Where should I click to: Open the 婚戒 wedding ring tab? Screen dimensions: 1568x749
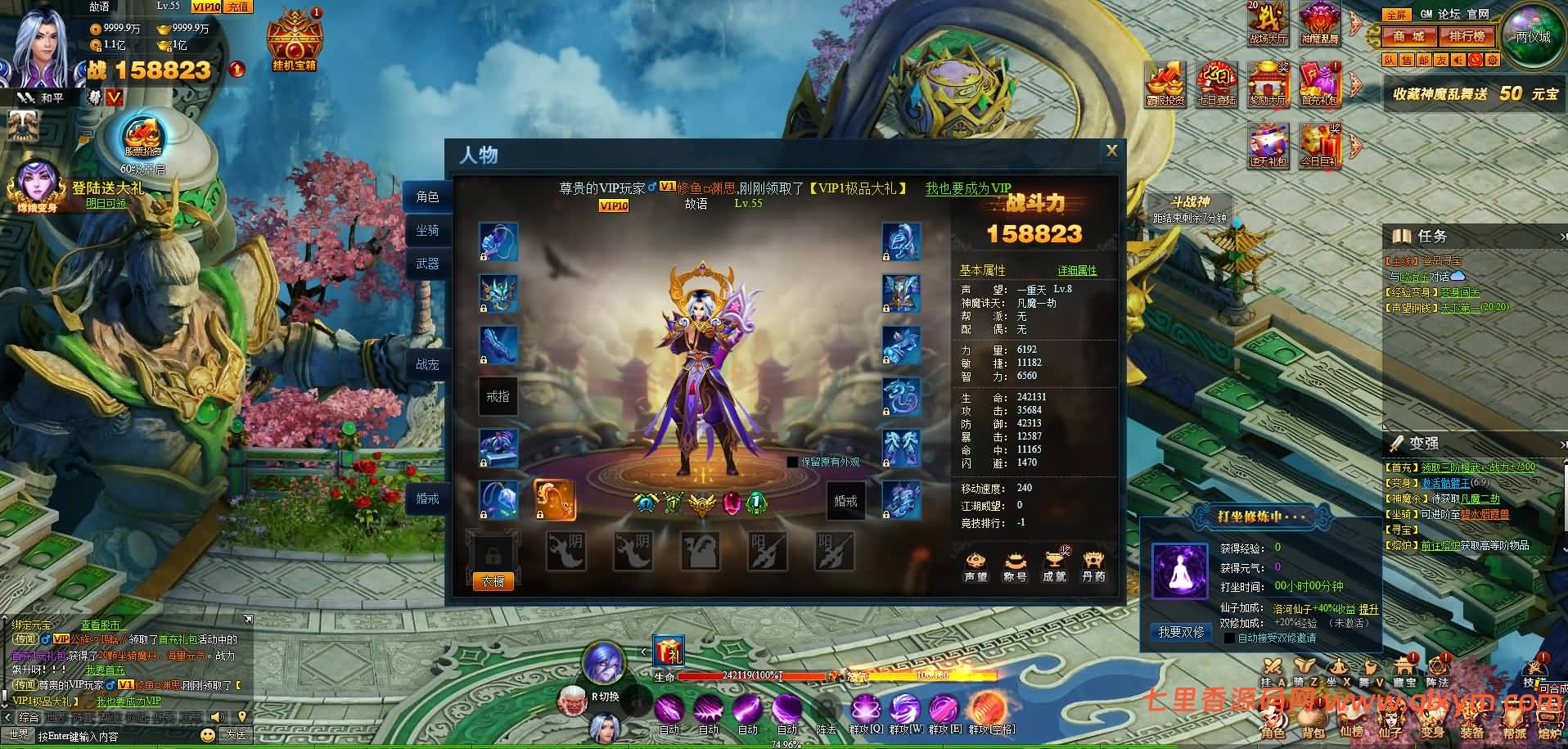(x=427, y=498)
